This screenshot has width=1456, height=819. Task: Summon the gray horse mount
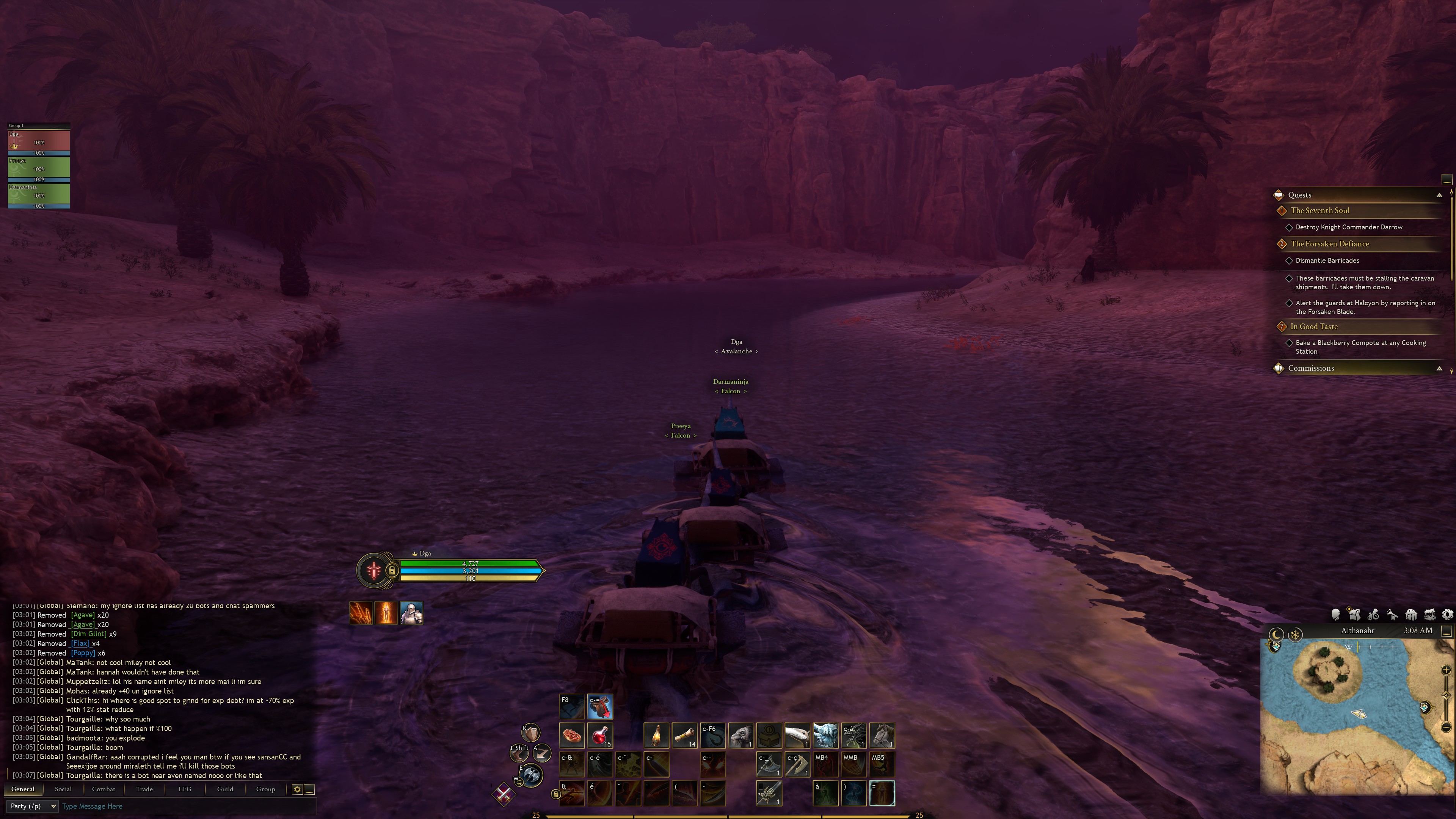click(x=882, y=736)
